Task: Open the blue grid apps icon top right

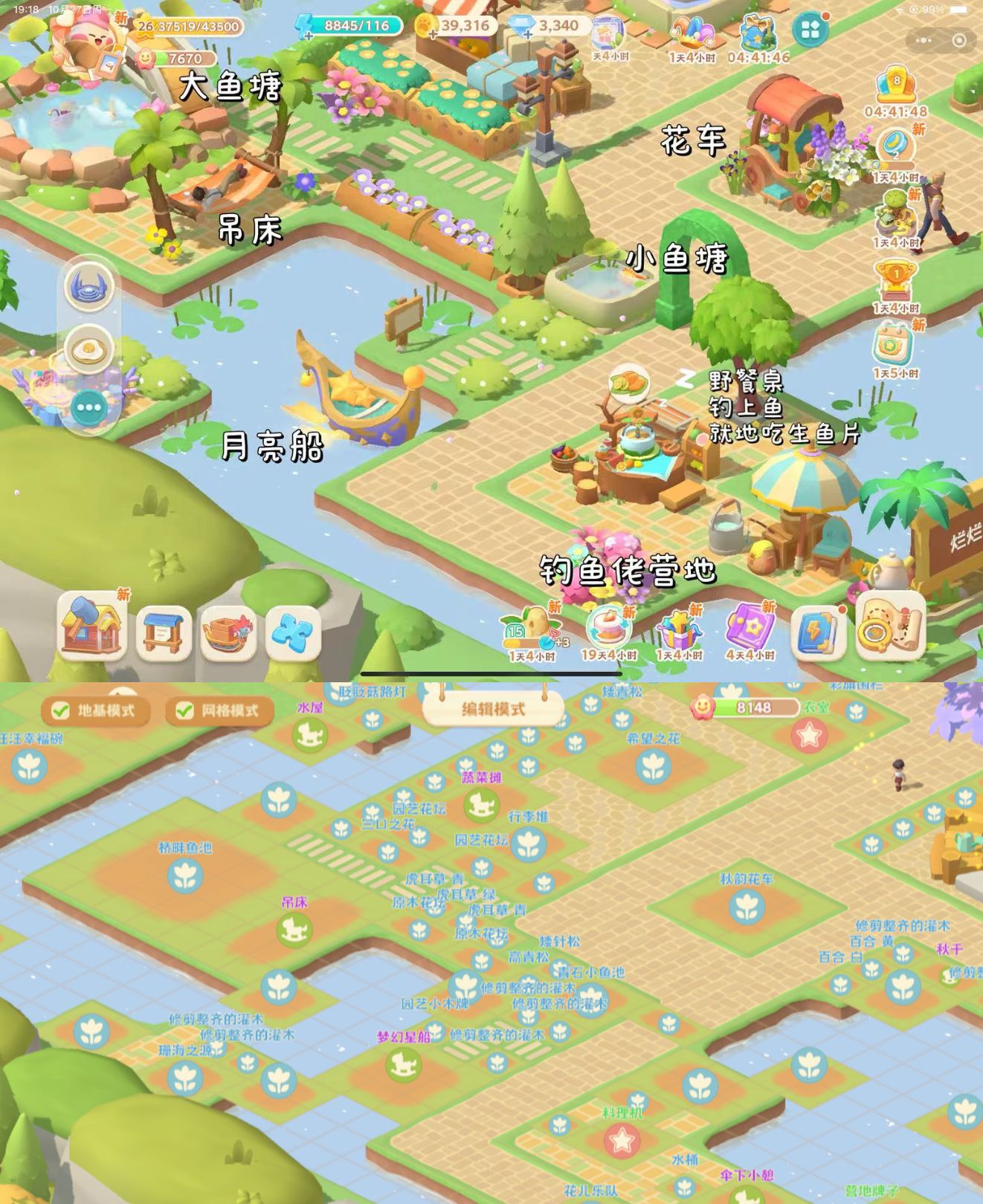Action: [x=809, y=30]
